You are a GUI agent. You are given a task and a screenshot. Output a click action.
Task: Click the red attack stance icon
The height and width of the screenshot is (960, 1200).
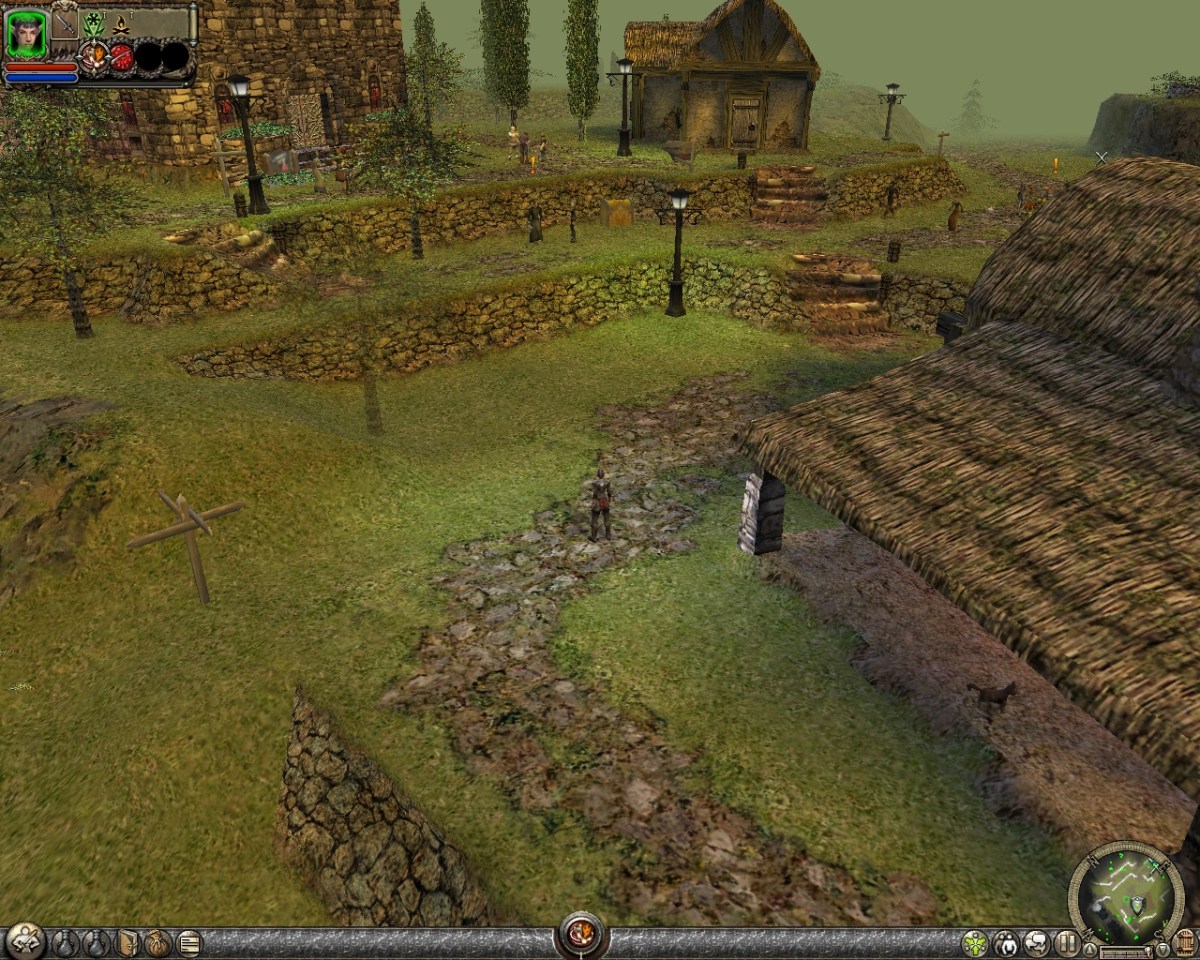tap(121, 57)
